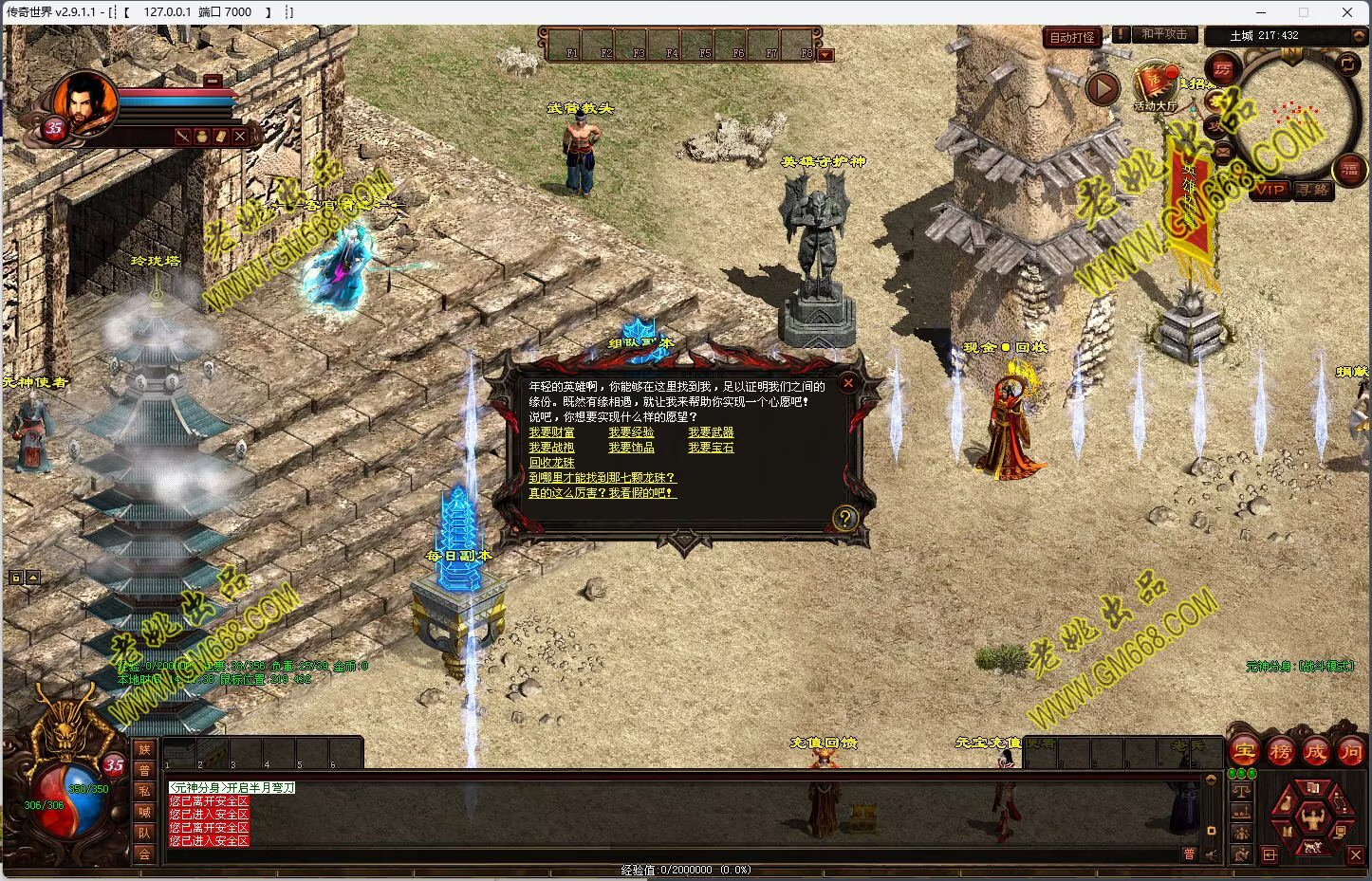Choose the 我要财富 wish option
Screen dimensions: 1372x881
click(x=551, y=432)
